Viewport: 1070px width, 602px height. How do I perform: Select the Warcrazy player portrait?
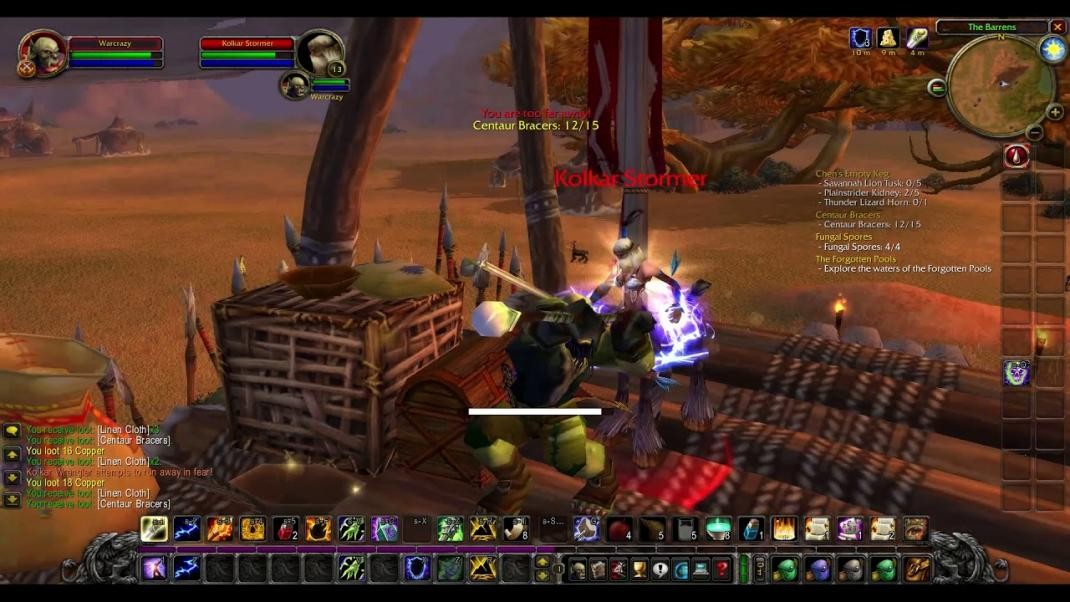coord(43,53)
